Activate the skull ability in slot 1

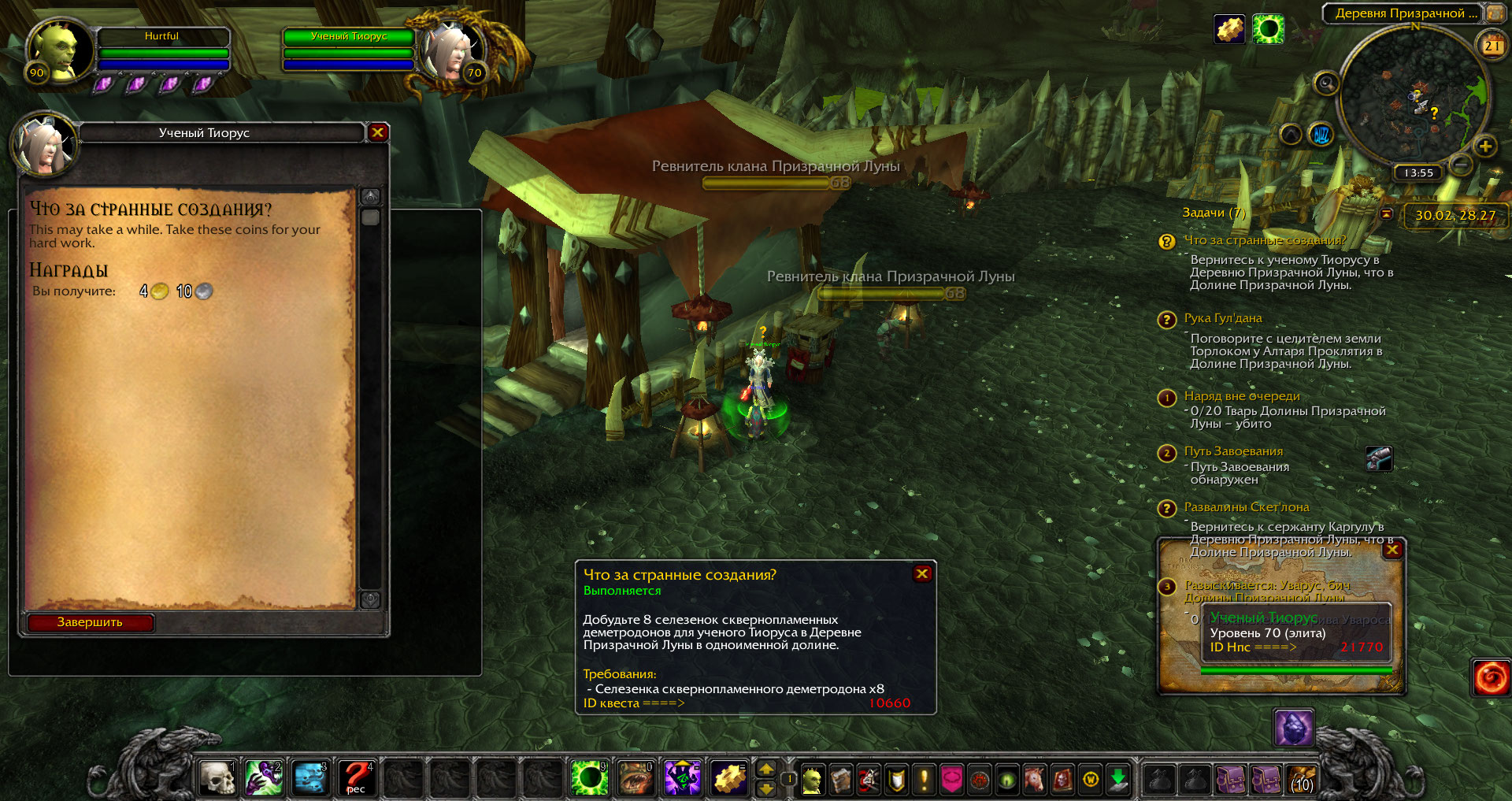217,778
